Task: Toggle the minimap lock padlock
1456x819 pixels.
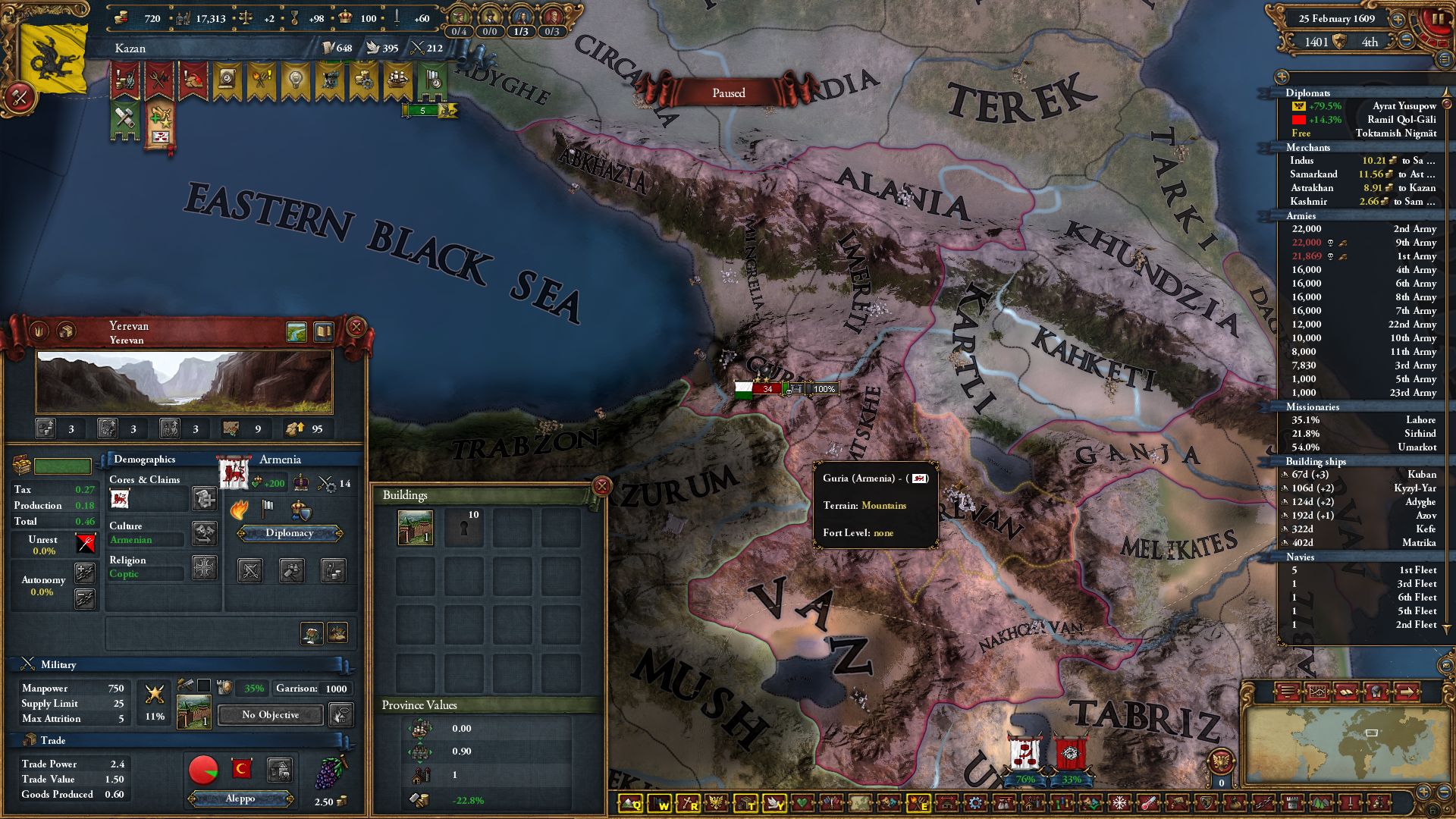Action: [1432, 810]
